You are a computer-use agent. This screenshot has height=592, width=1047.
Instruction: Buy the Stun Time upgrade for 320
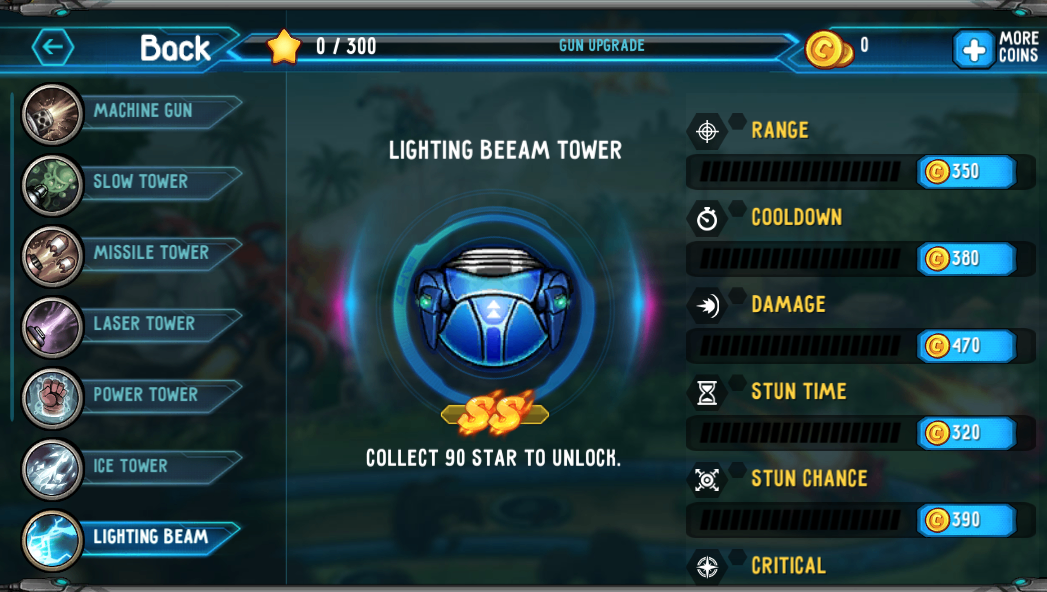[x=966, y=433]
